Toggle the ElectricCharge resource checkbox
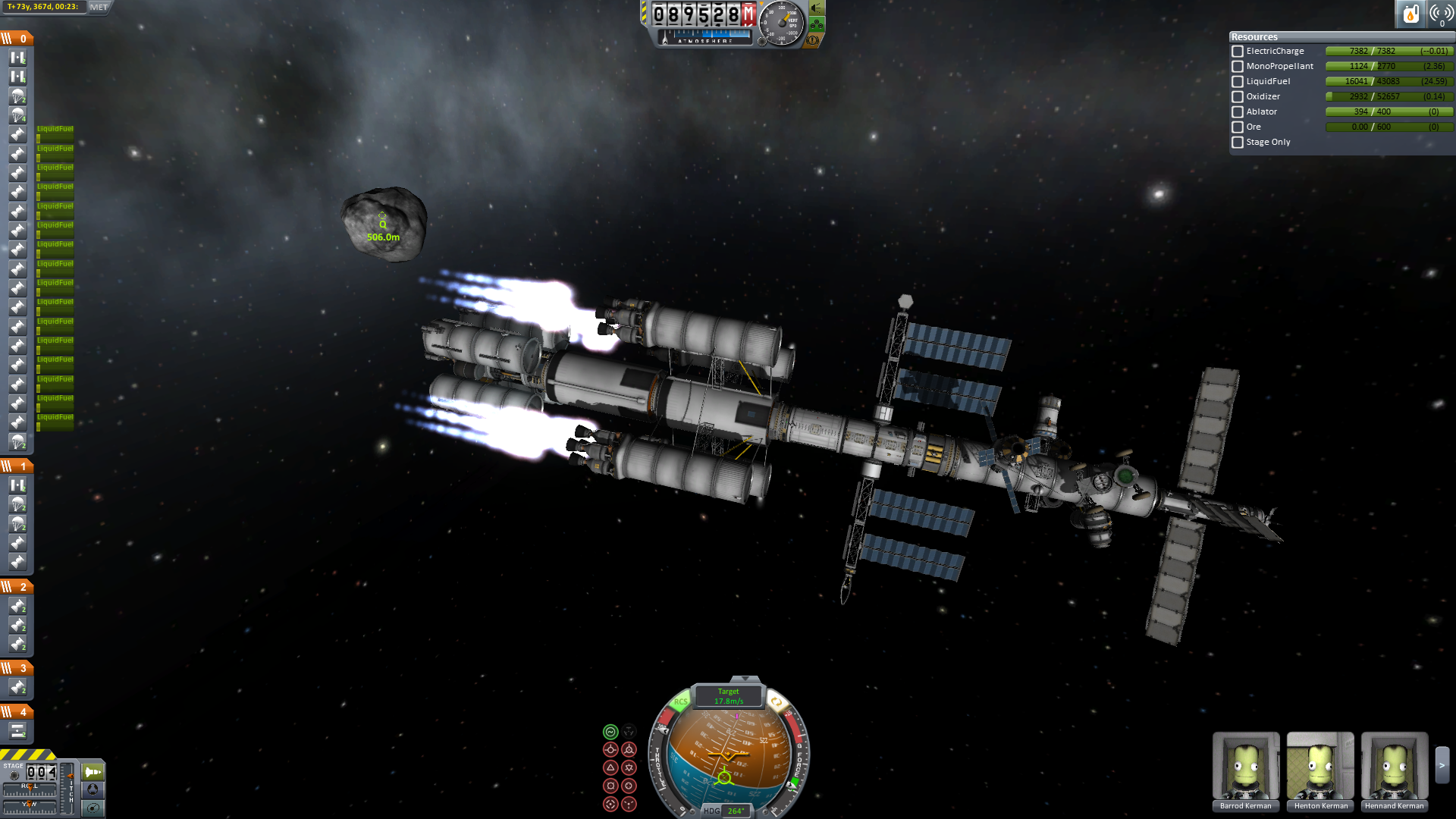This screenshot has height=819, width=1456. [1238, 52]
